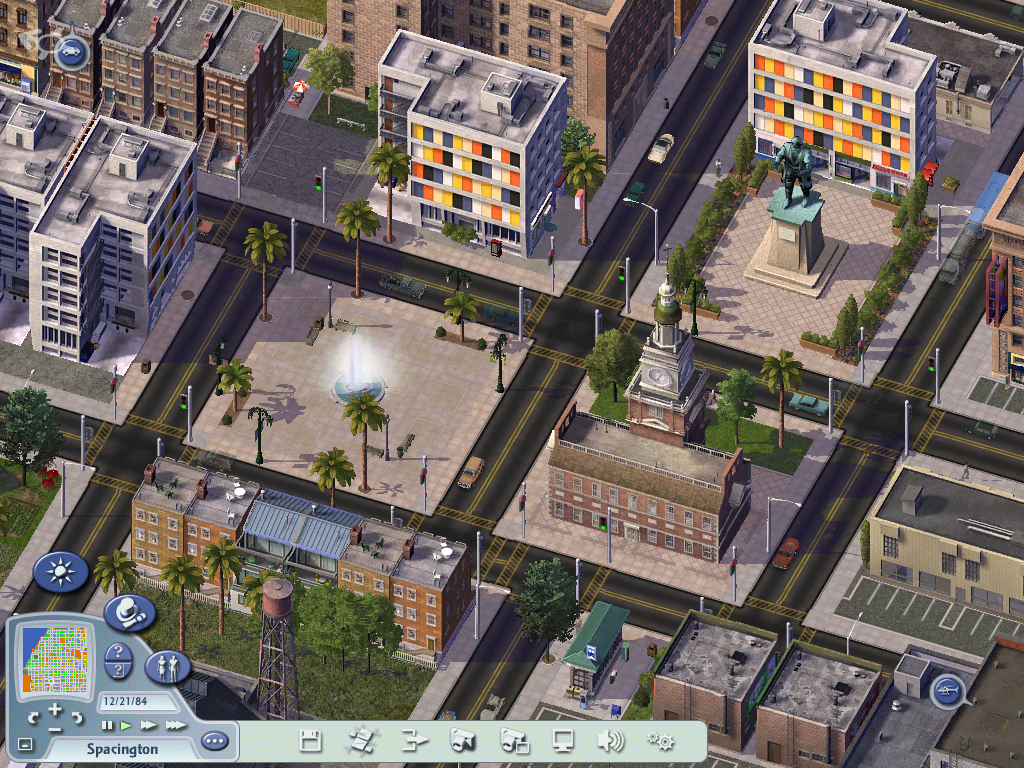This screenshot has height=768, width=1024.
Task: Set simulation to triple-arrow fastest speed
Action: tap(175, 725)
